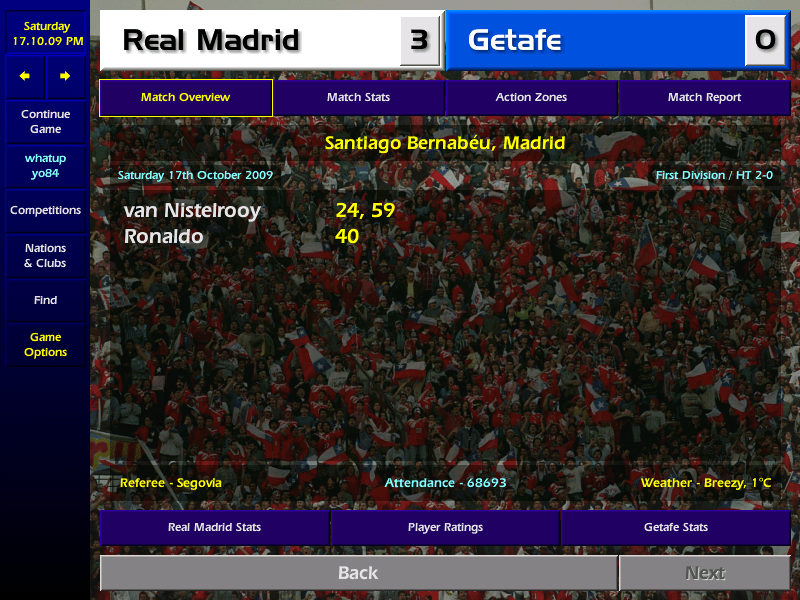
Task: Go to Nations & Clubs
Action: (x=45, y=256)
